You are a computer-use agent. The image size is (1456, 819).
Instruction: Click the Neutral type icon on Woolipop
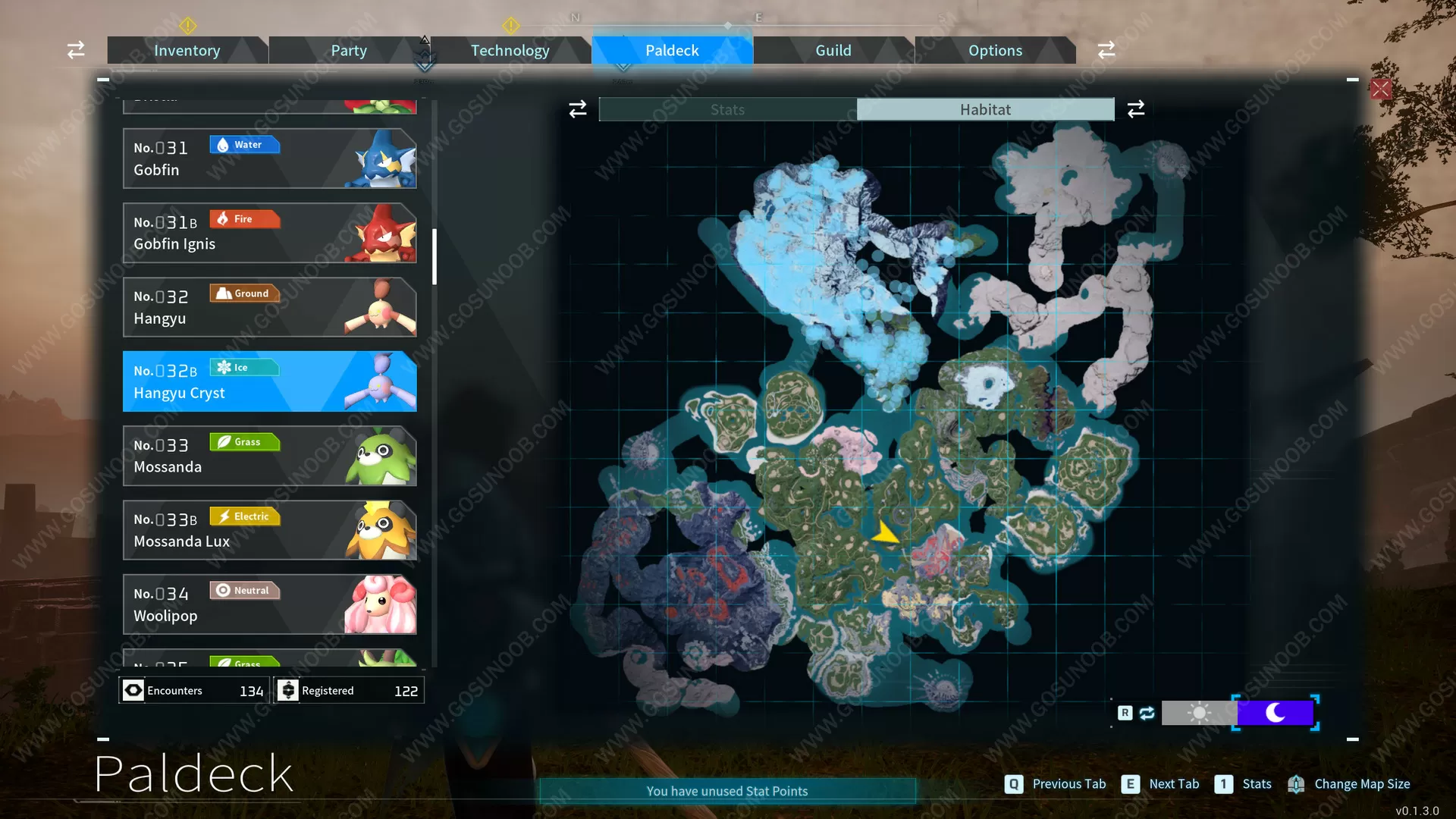244,590
